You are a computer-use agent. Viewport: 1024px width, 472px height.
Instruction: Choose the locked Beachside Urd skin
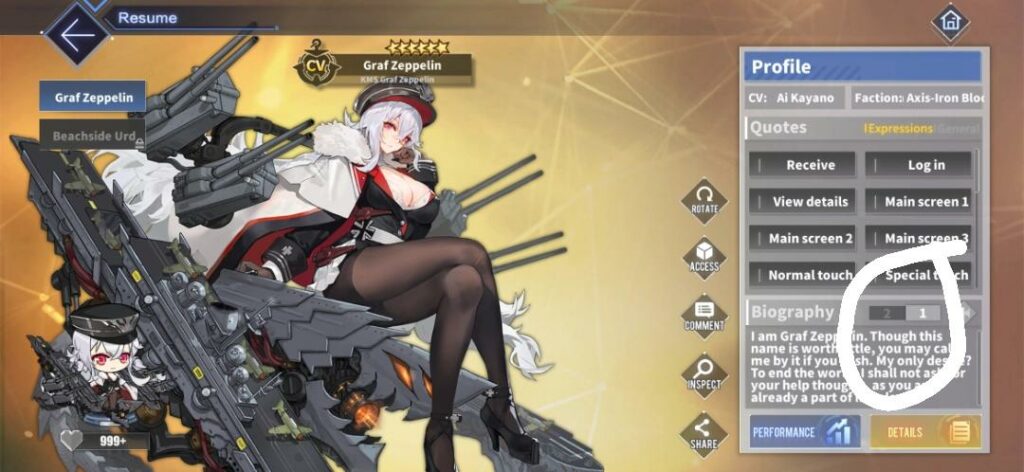click(x=93, y=133)
